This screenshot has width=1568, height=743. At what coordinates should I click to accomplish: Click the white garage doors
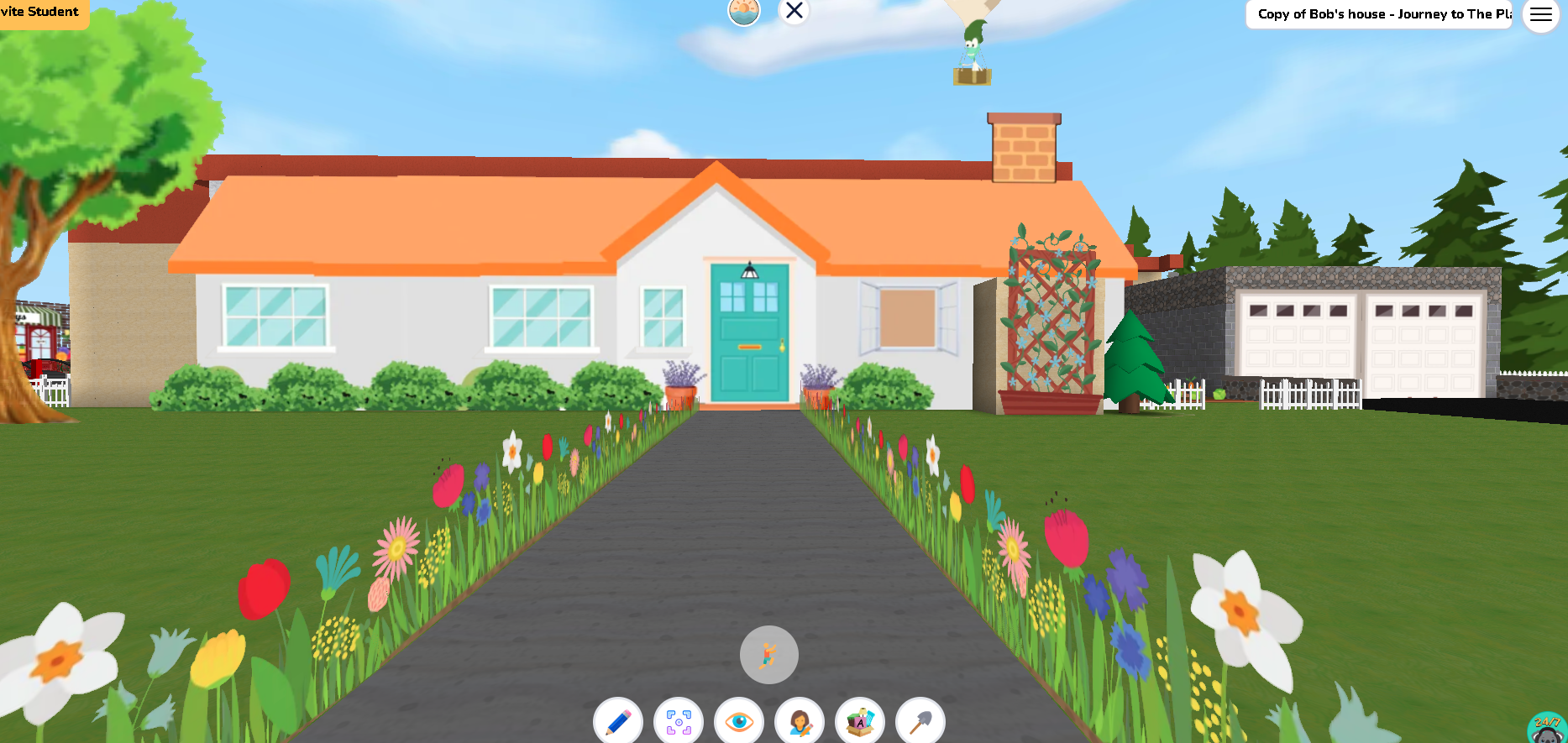pyautogui.click(x=1361, y=336)
